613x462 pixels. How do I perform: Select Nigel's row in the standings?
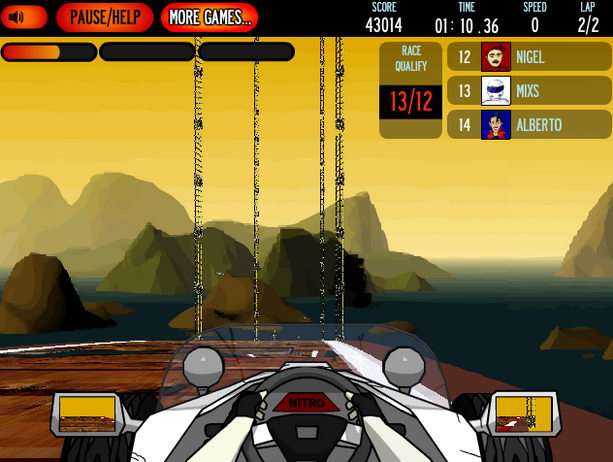pyautogui.click(x=529, y=57)
